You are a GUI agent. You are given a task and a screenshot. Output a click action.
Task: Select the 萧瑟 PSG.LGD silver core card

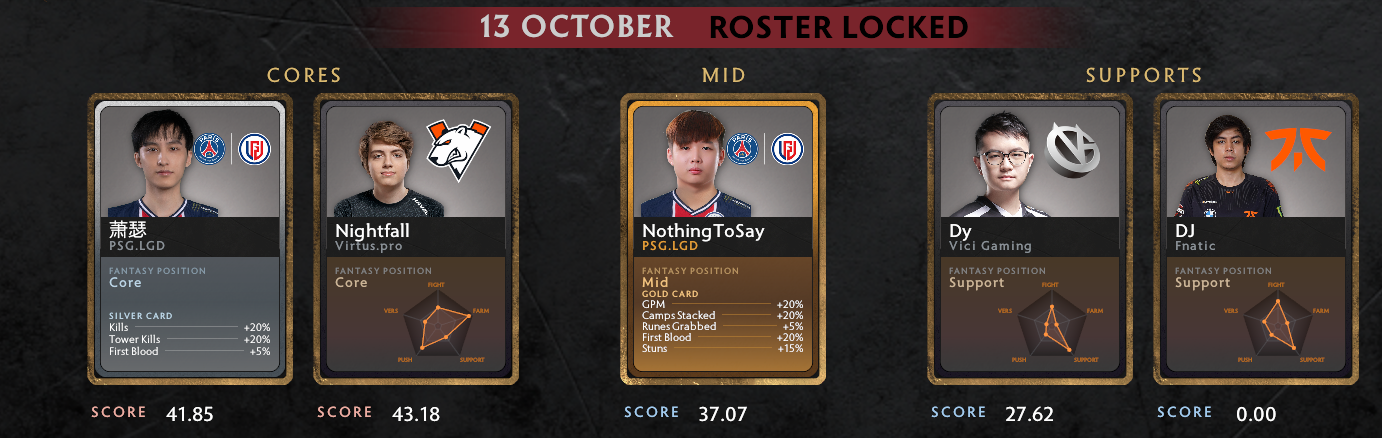[x=190, y=239]
